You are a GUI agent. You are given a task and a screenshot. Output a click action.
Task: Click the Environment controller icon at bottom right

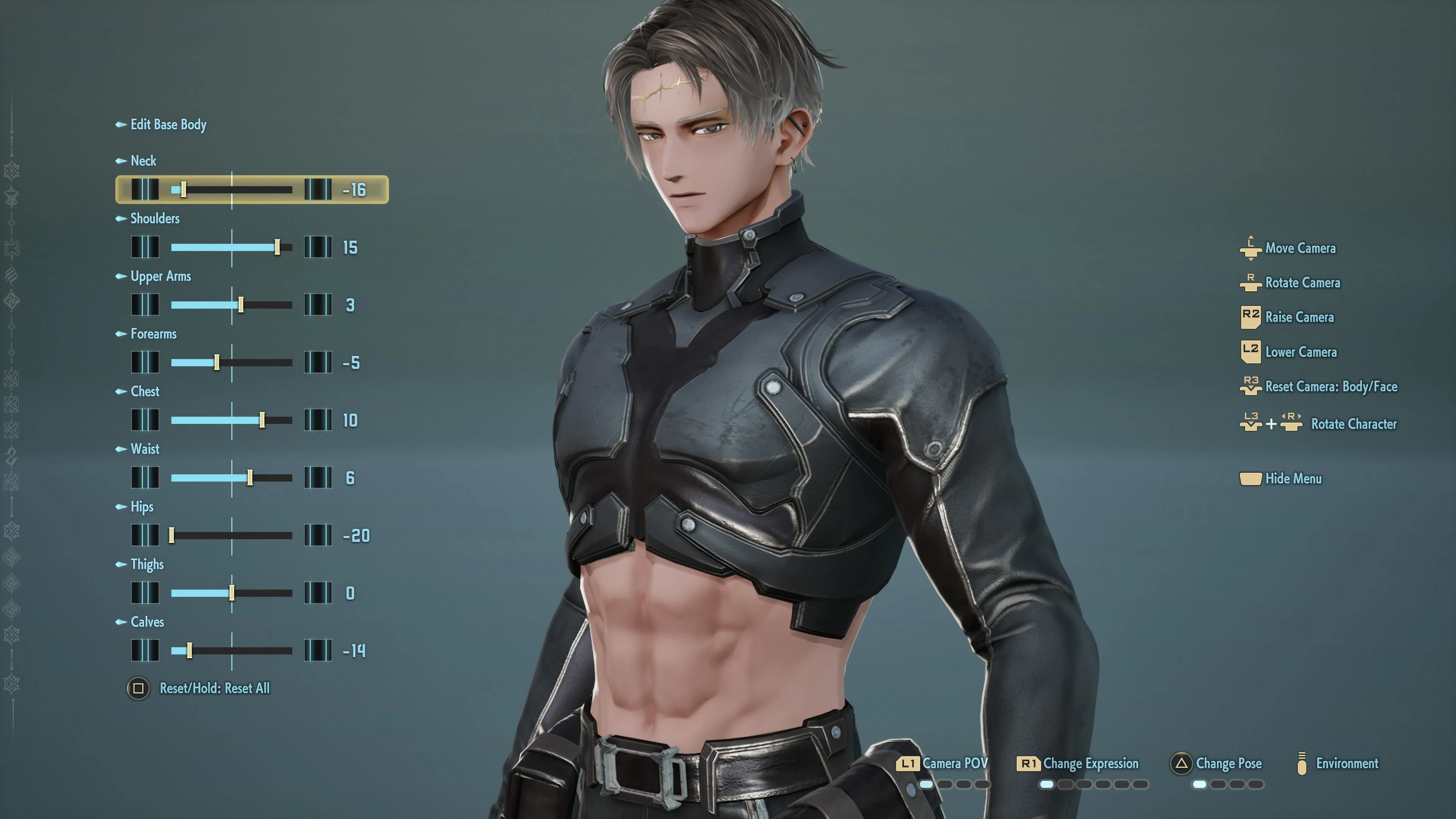[x=1303, y=764]
